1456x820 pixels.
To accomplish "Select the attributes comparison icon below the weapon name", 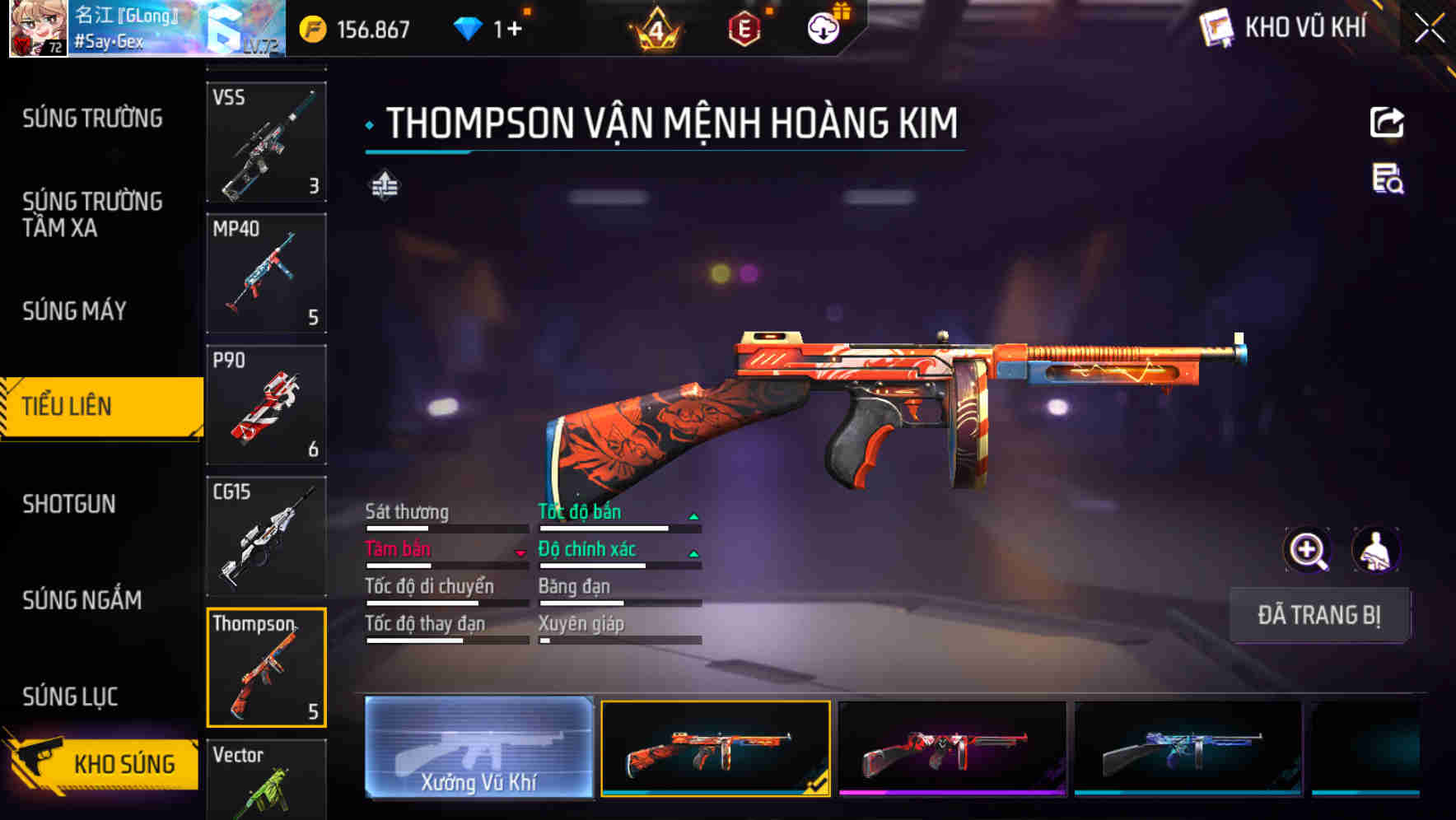I will click(386, 186).
